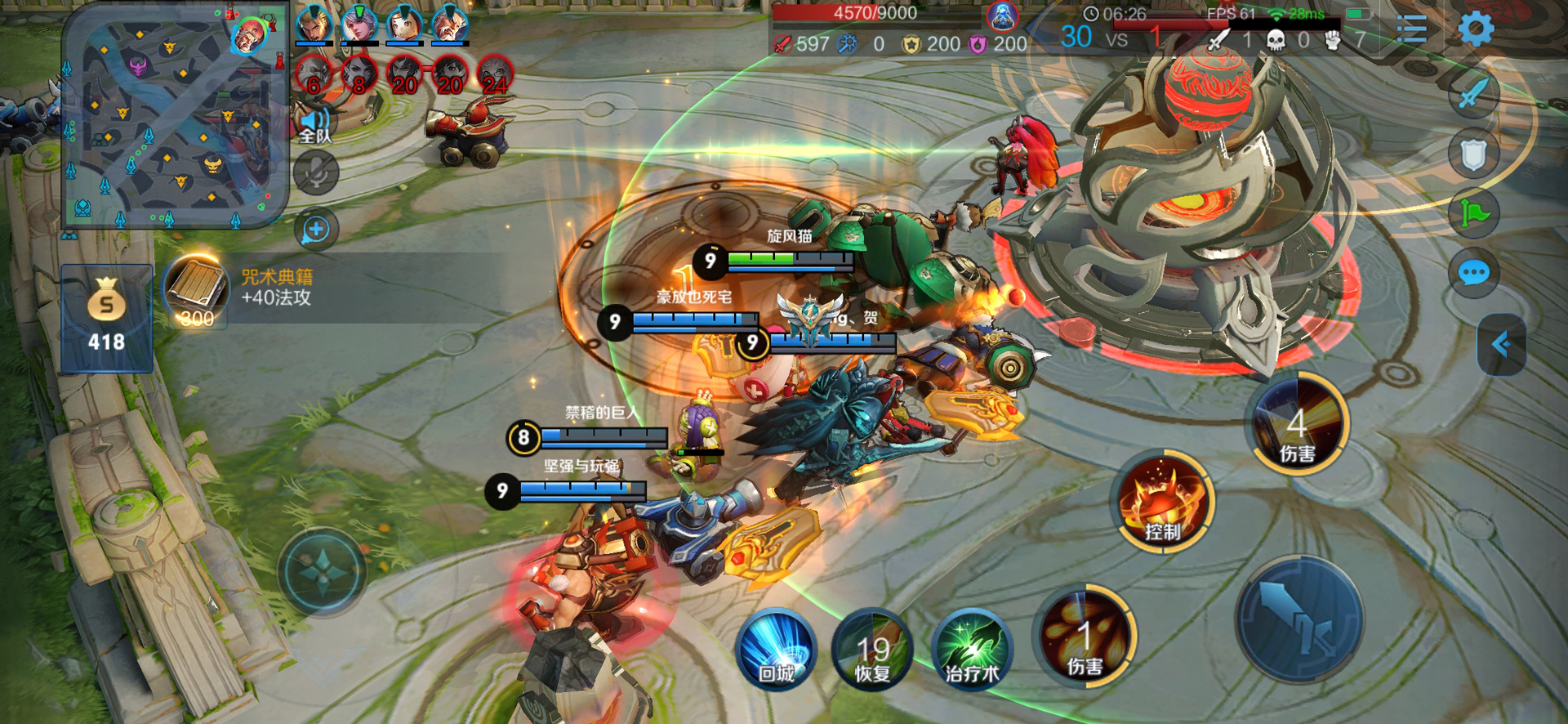Tap the movement joystick
The height and width of the screenshot is (724, 1568).
(x=322, y=571)
